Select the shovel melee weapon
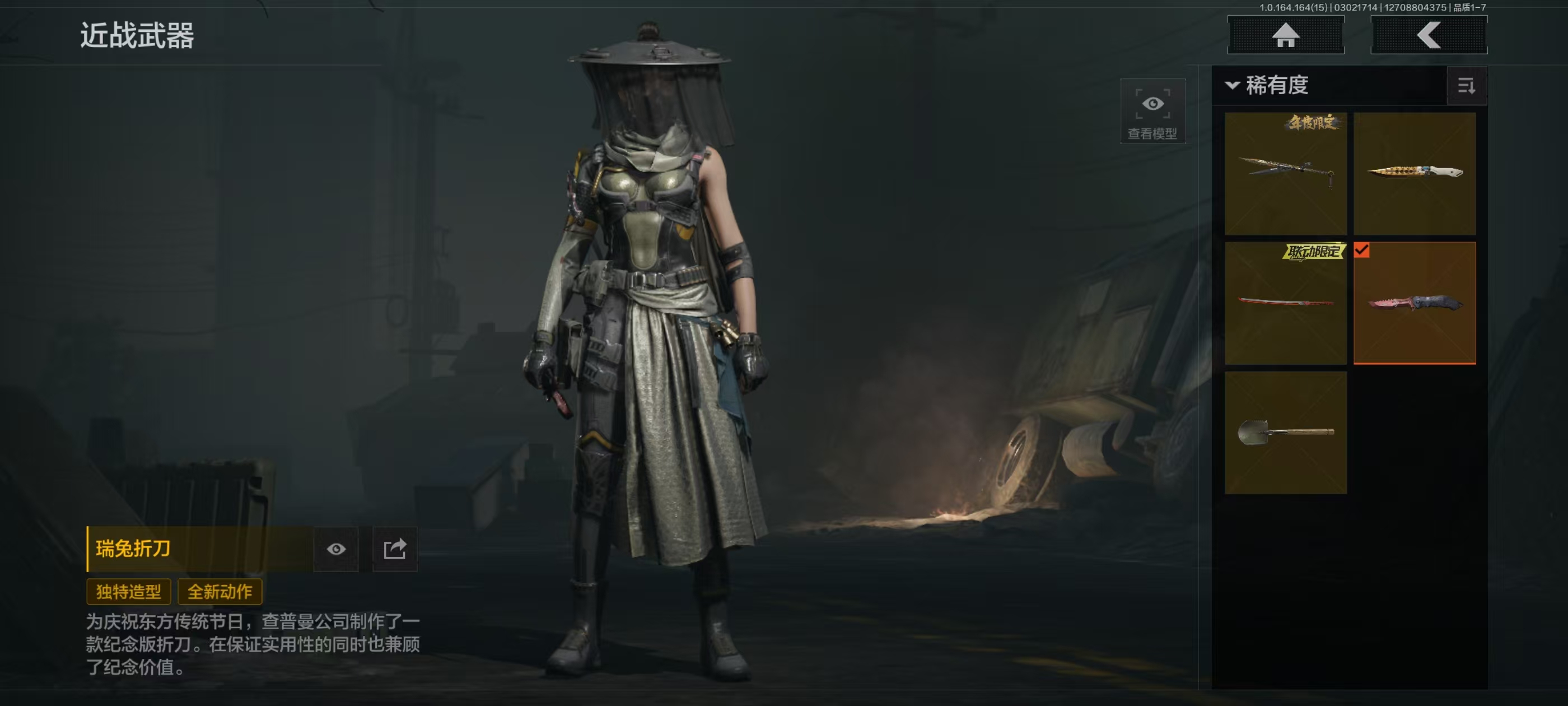The width and height of the screenshot is (1568, 706). tap(1285, 433)
